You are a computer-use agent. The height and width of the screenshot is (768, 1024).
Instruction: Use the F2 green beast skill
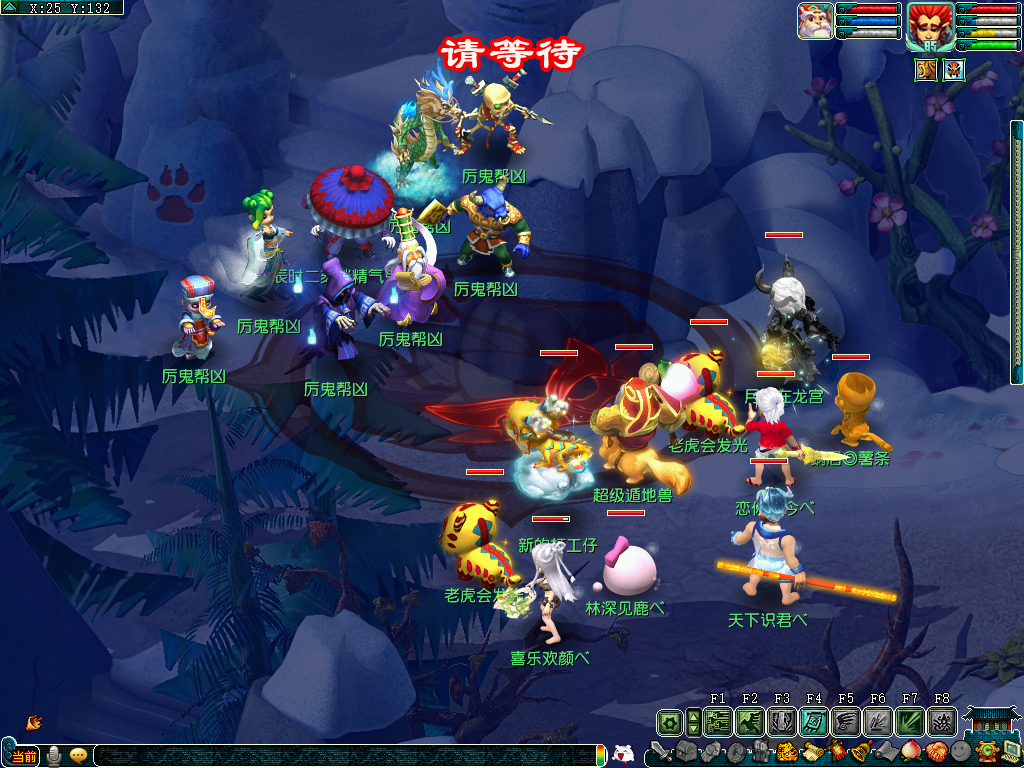pyautogui.click(x=750, y=721)
